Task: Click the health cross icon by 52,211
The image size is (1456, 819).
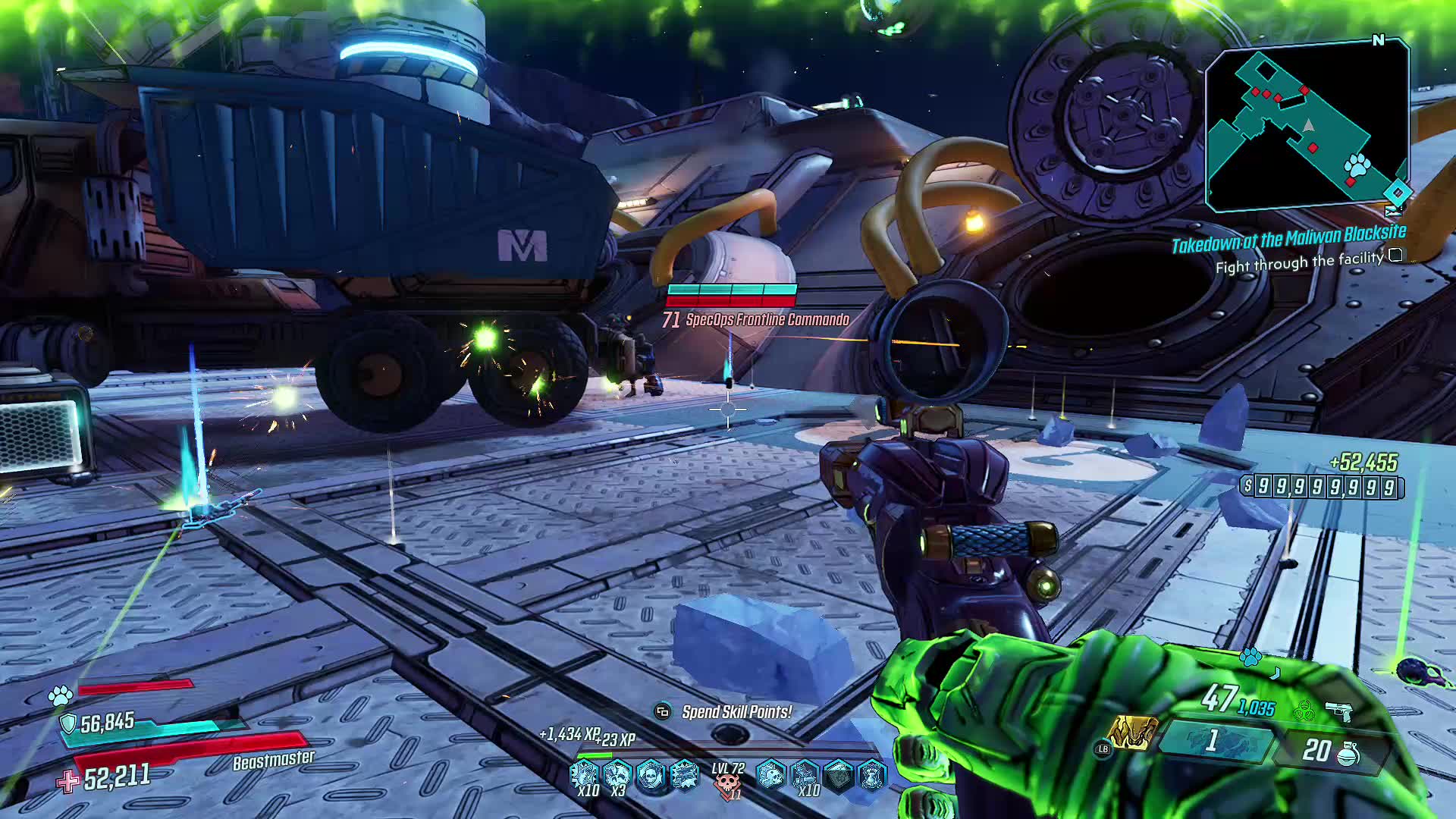Action: (x=68, y=781)
